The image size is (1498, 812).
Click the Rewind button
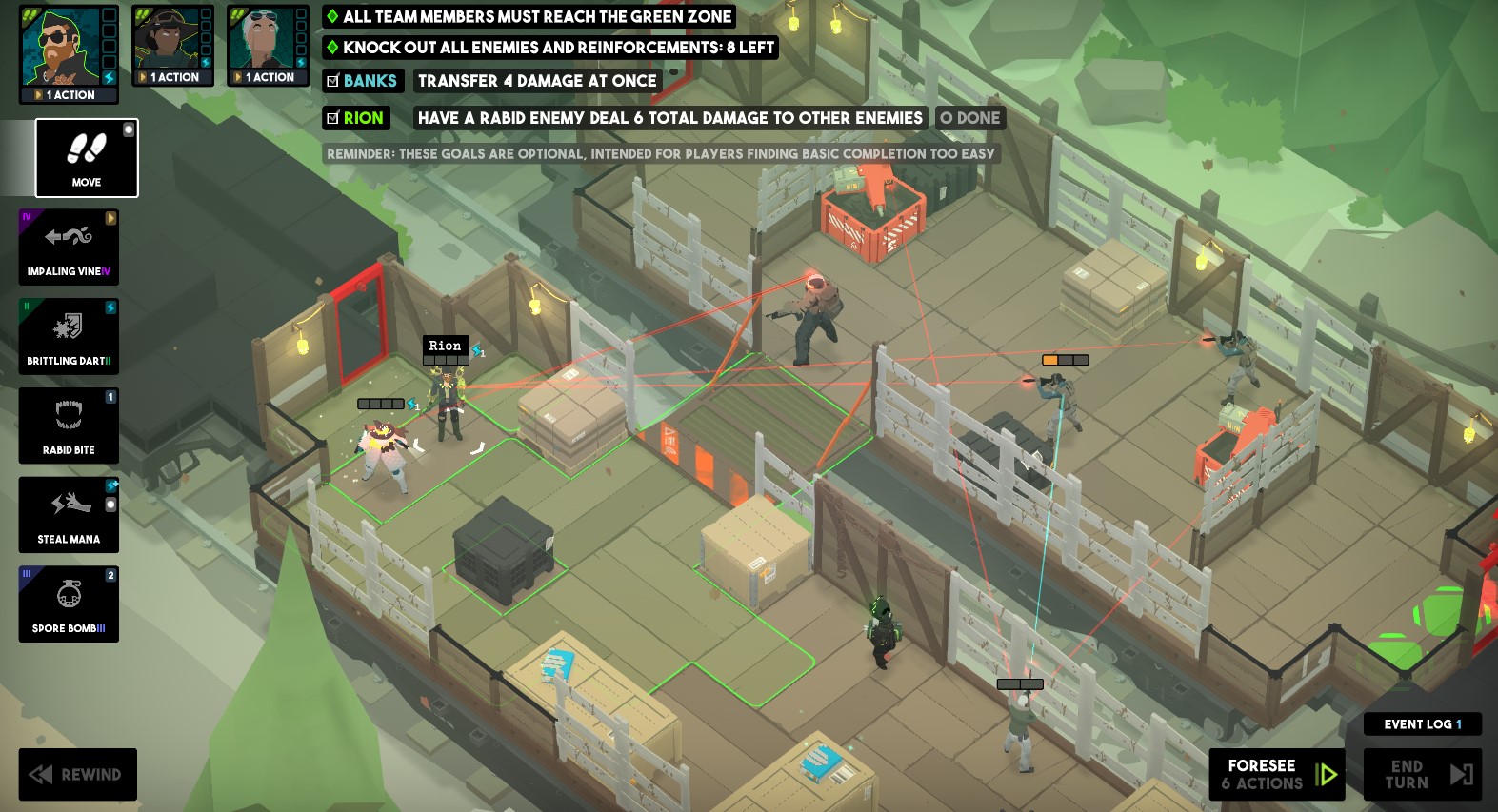(77, 774)
